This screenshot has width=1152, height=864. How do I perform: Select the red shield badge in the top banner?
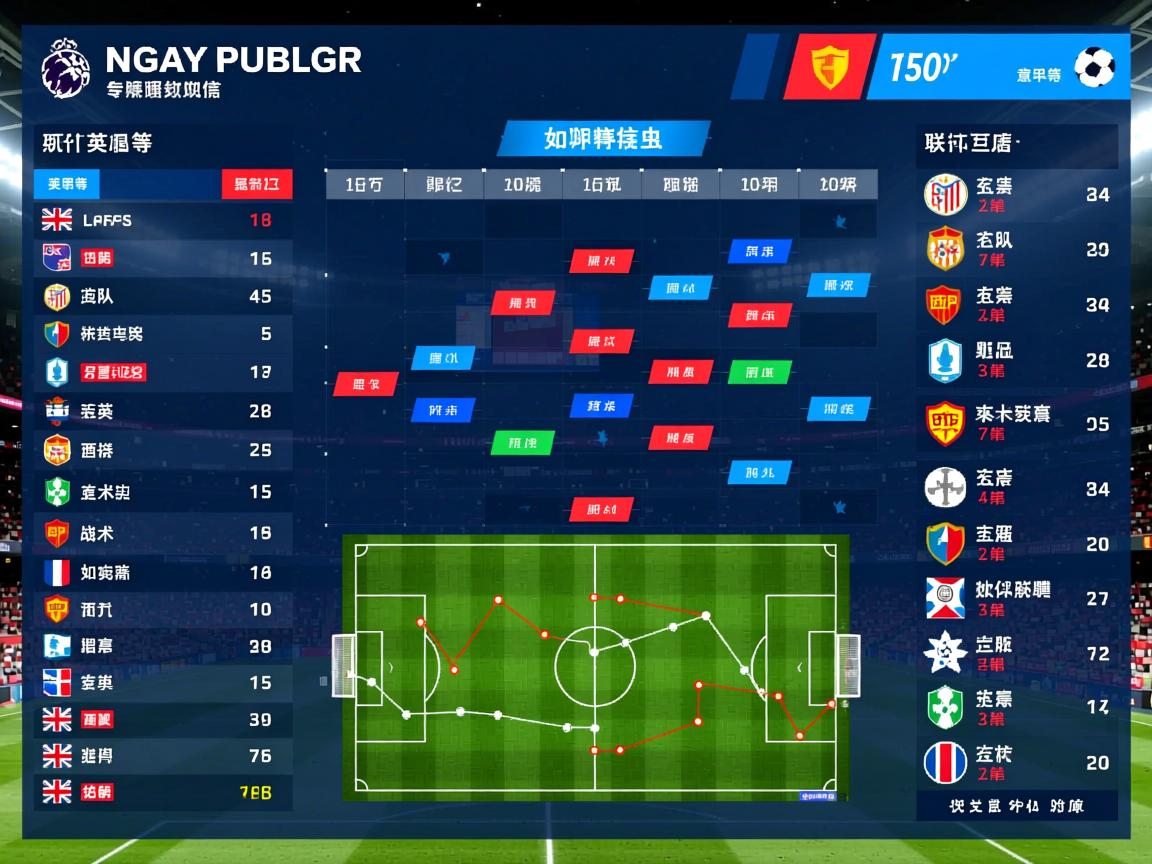[828, 67]
